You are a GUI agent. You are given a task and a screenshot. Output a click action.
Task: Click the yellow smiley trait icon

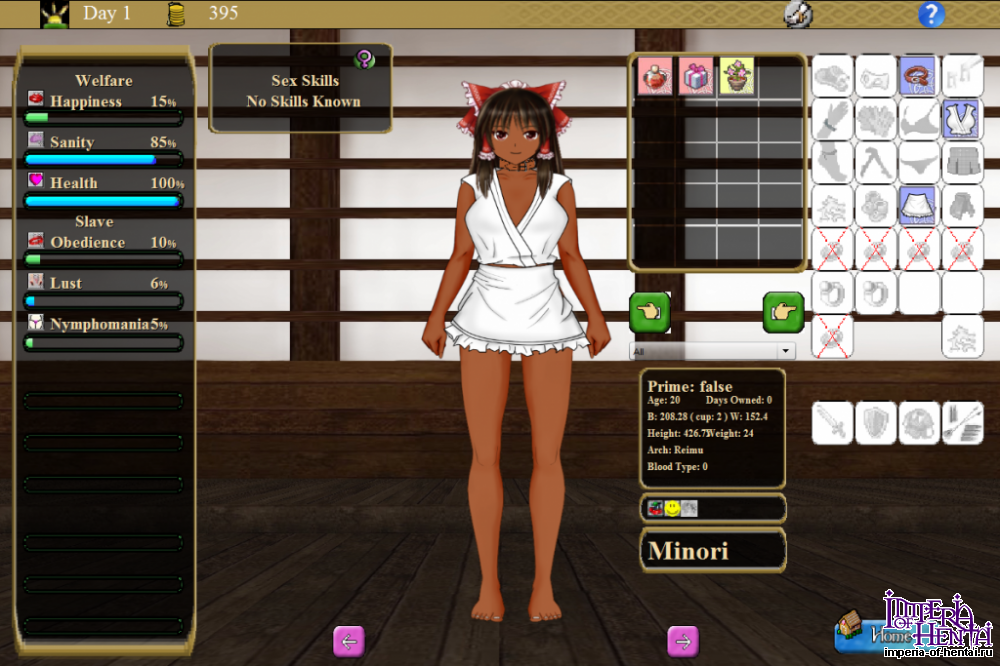pos(672,508)
